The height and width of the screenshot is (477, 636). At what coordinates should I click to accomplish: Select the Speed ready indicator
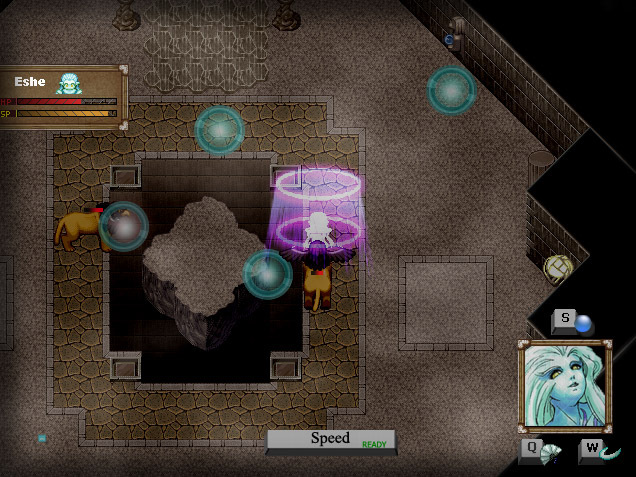pos(331,440)
